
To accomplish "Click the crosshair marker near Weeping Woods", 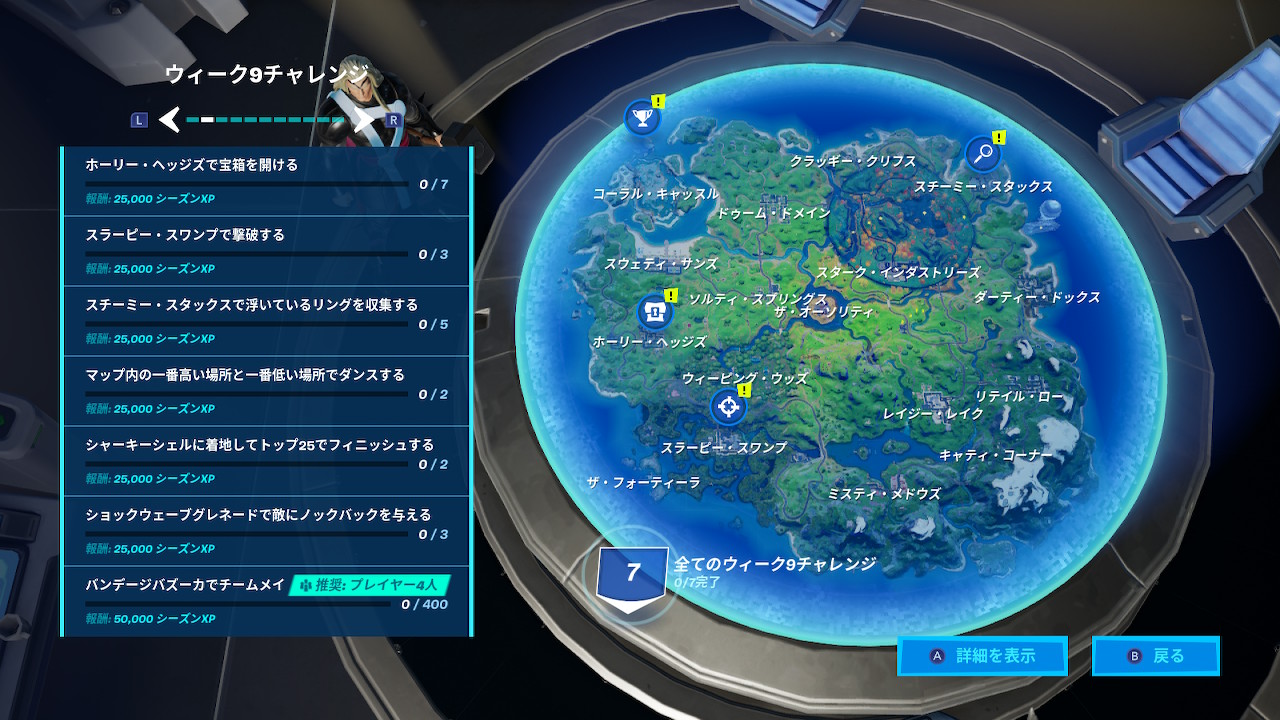I will click(728, 407).
